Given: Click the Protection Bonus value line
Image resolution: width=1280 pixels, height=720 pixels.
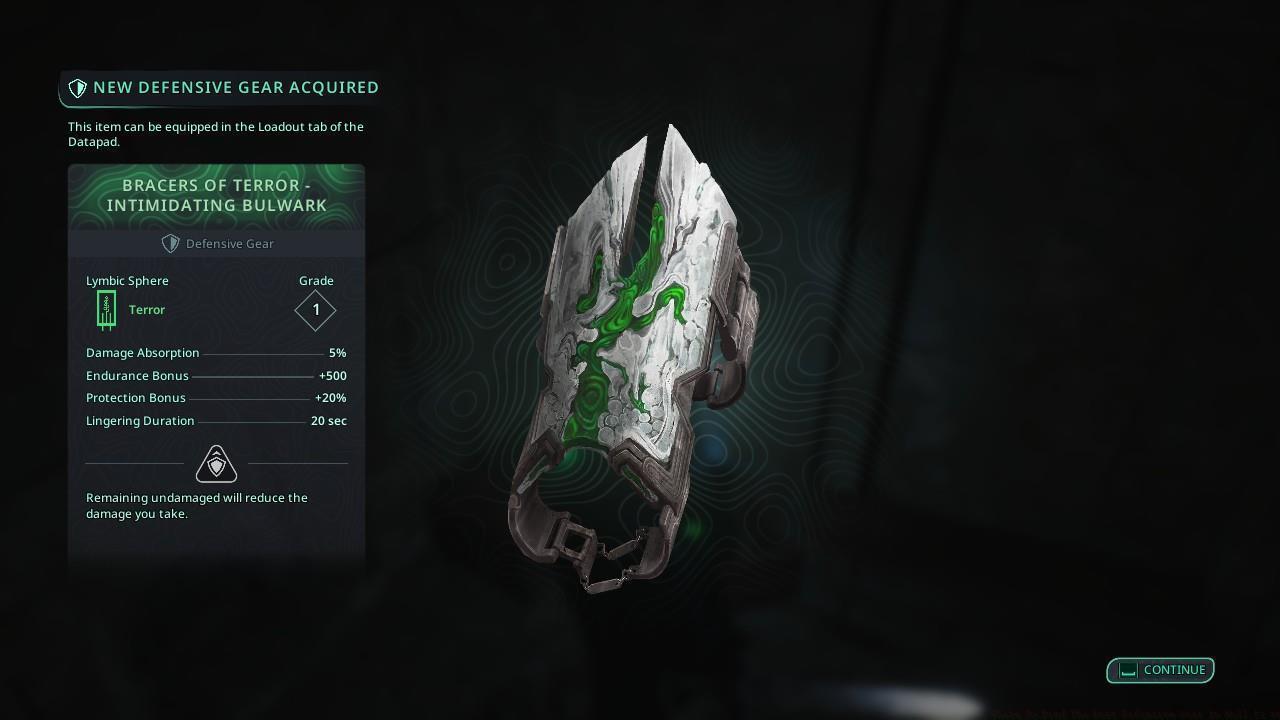Looking at the screenshot, I should click(x=215, y=398).
